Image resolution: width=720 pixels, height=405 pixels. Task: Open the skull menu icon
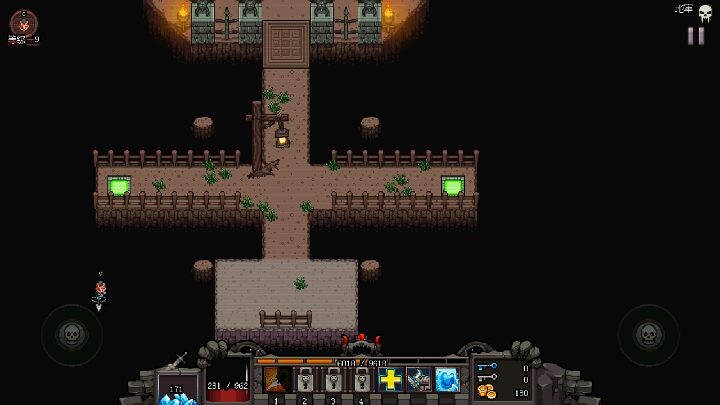pos(705,12)
